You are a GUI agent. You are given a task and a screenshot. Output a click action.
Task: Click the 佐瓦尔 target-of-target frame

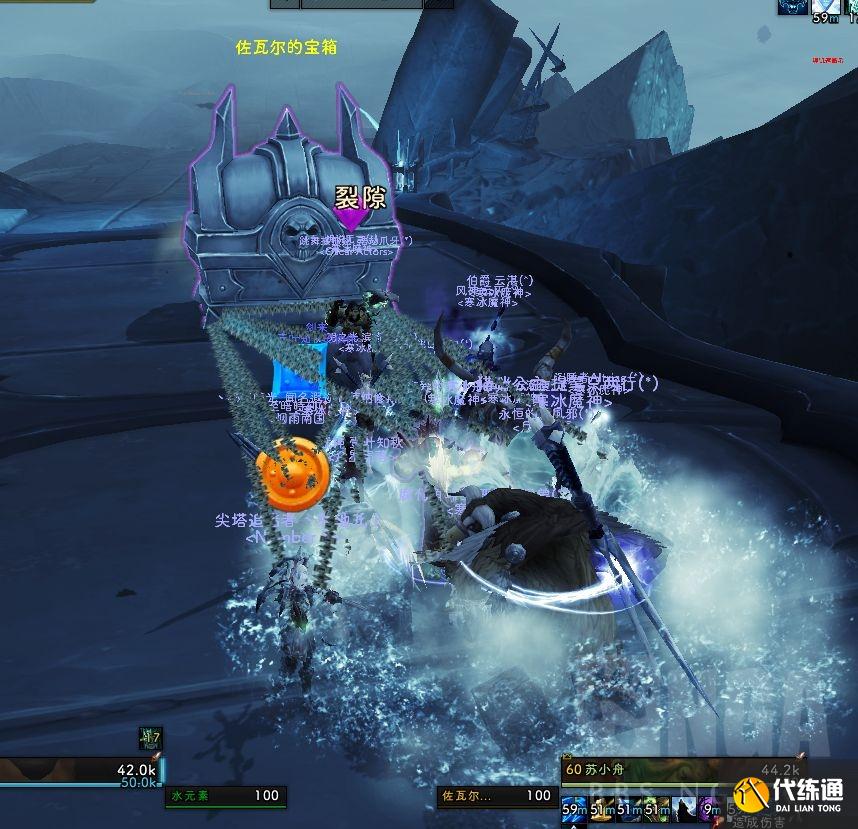[x=497, y=796]
